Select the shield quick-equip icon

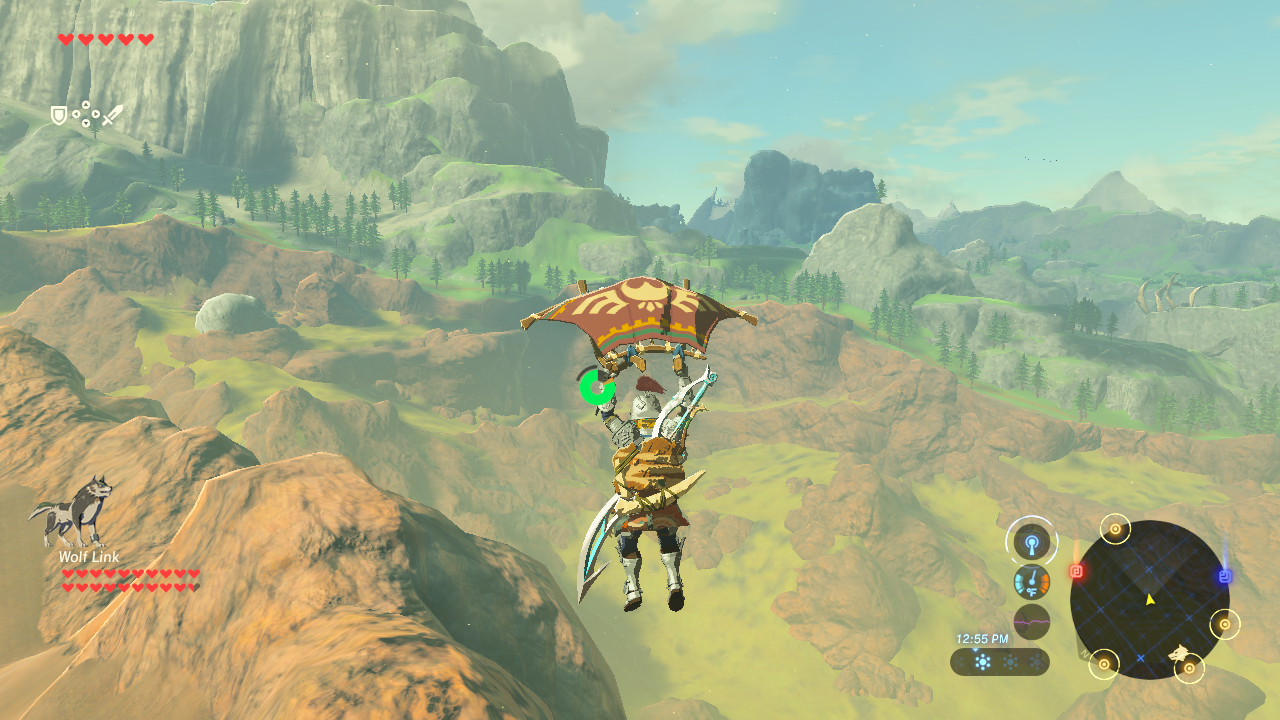(59, 116)
